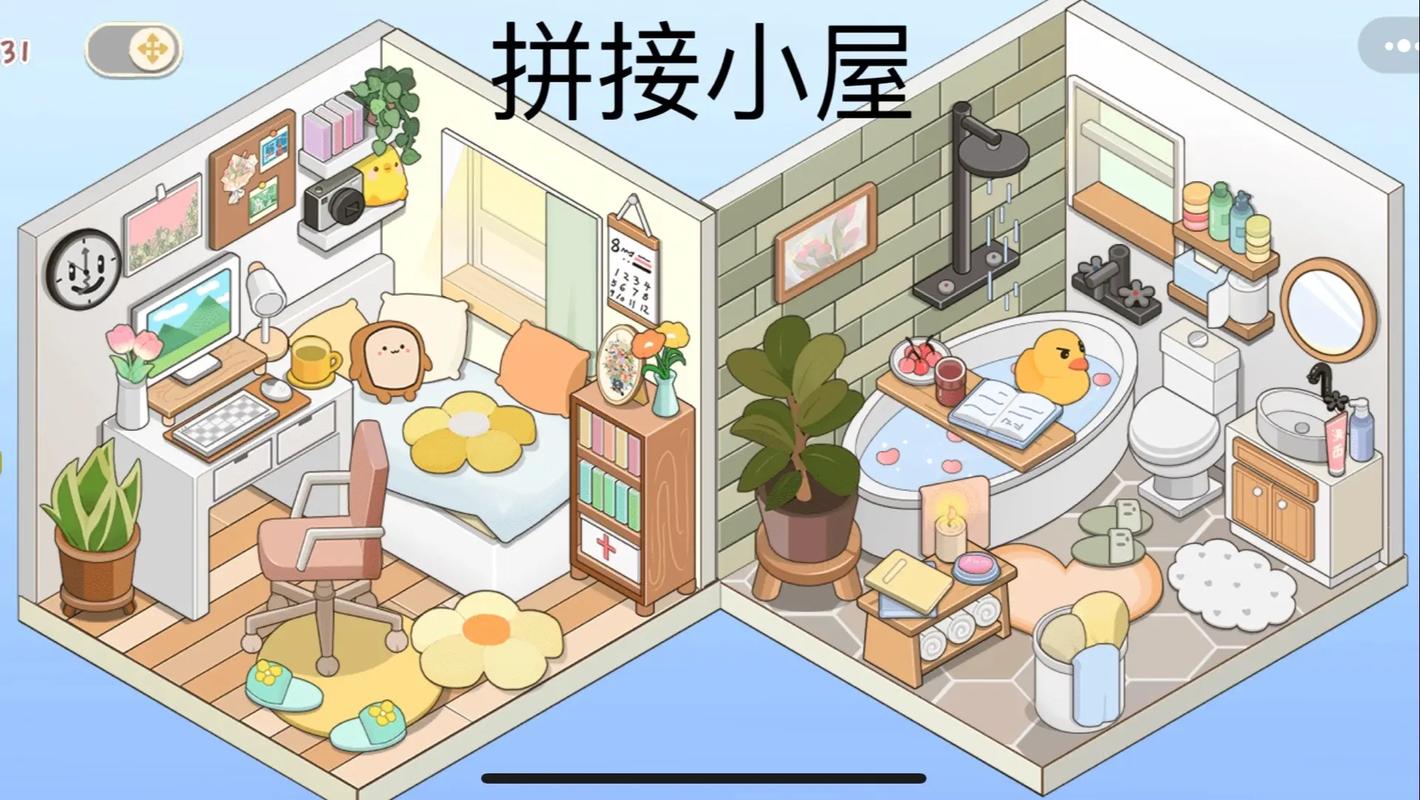Toggle the move-mode switch at top left
This screenshot has height=800, width=1420.
133,47
